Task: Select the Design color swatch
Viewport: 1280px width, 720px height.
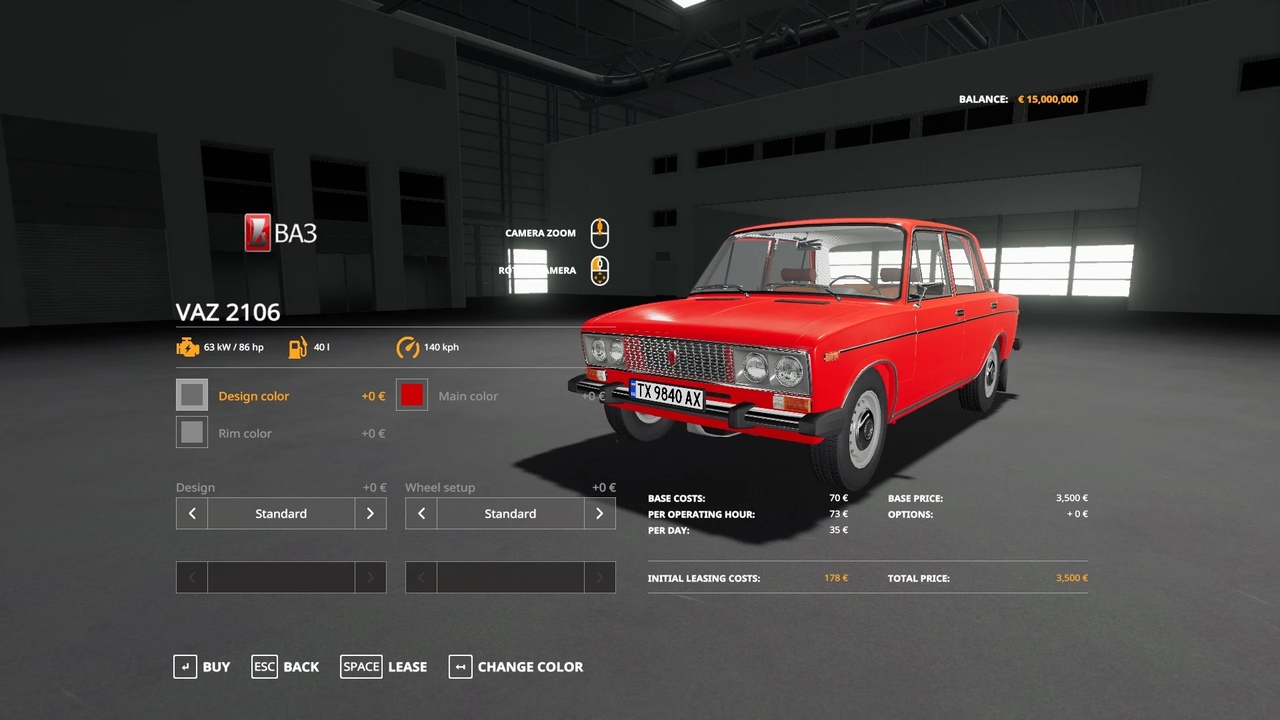Action: [192, 395]
